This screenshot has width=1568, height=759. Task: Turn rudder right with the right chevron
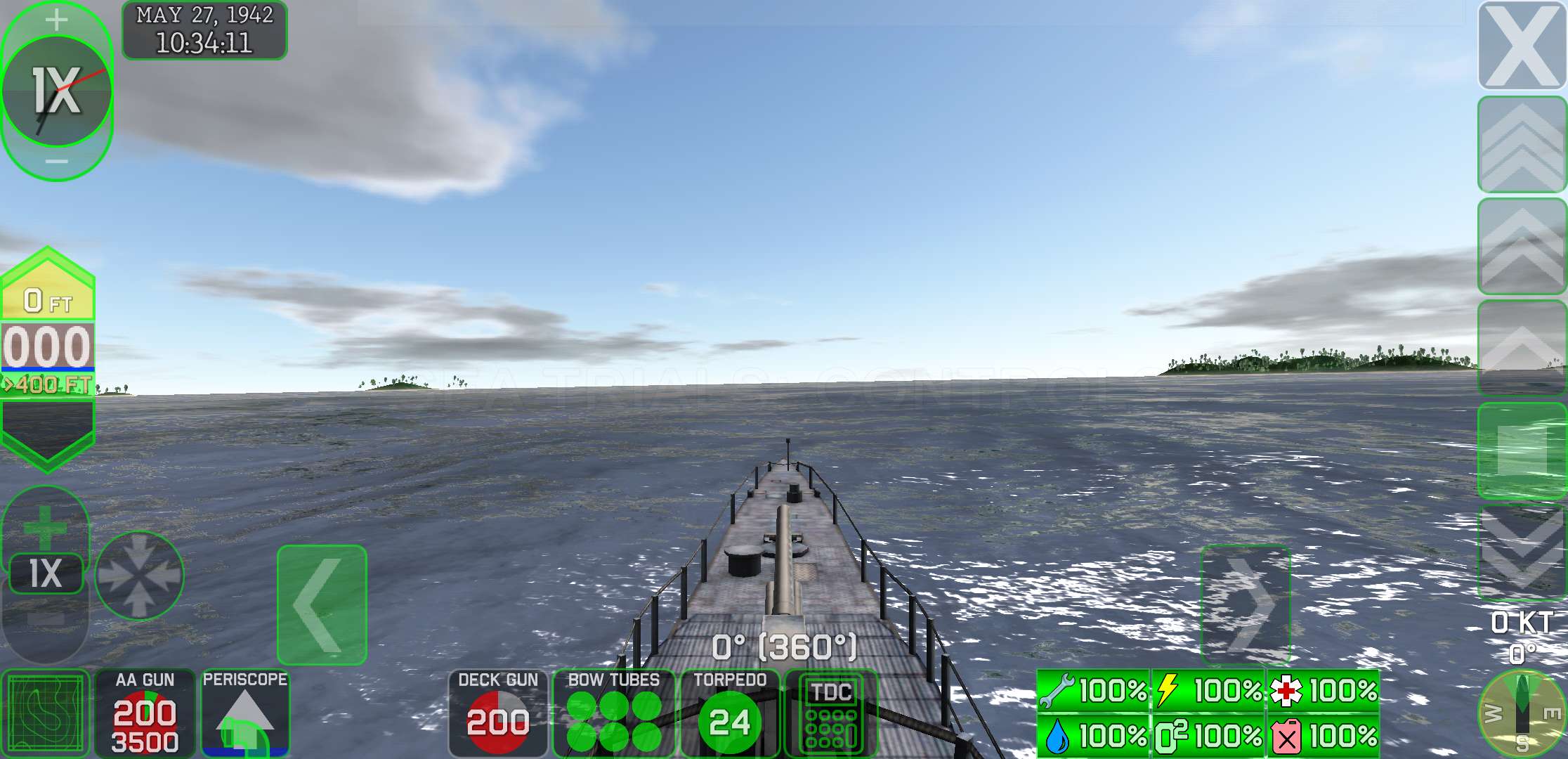pyautogui.click(x=1245, y=604)
